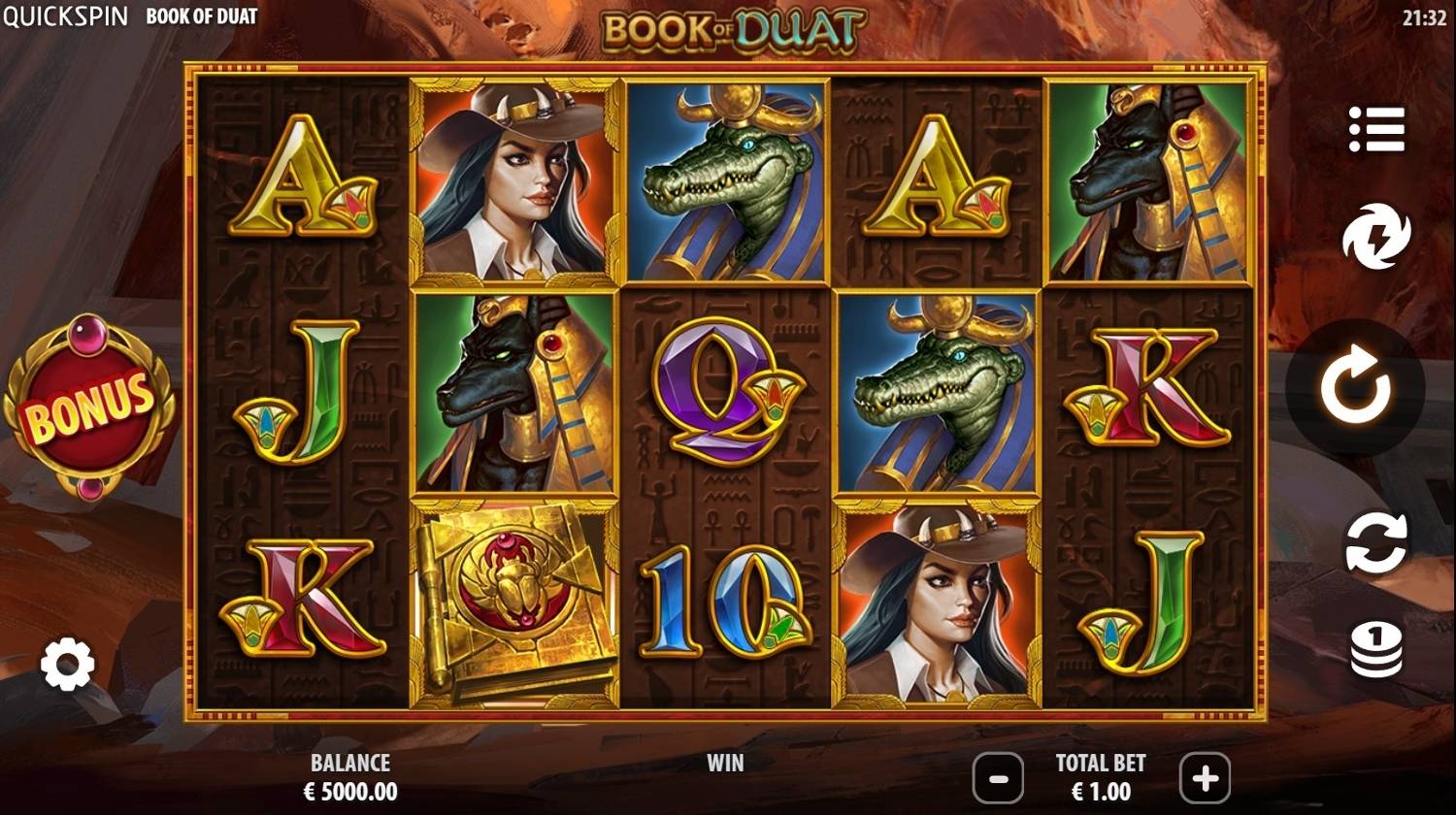Screen dimensions: 1456x815
Task: Click the Book of Duat title text
Action: tap(201, 16)
